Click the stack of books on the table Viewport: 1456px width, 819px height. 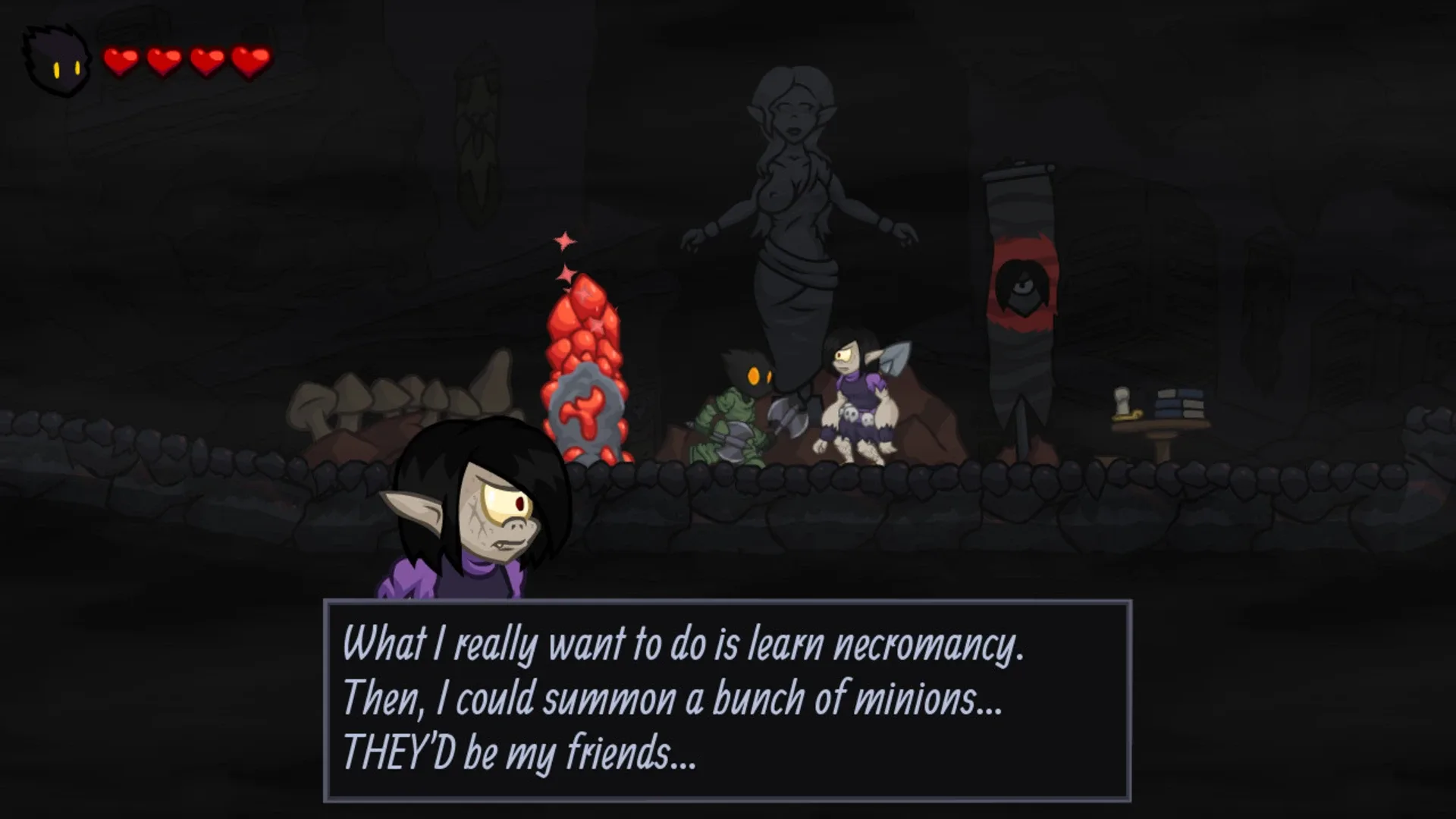pyautogui.click(x=1179, y=402)
